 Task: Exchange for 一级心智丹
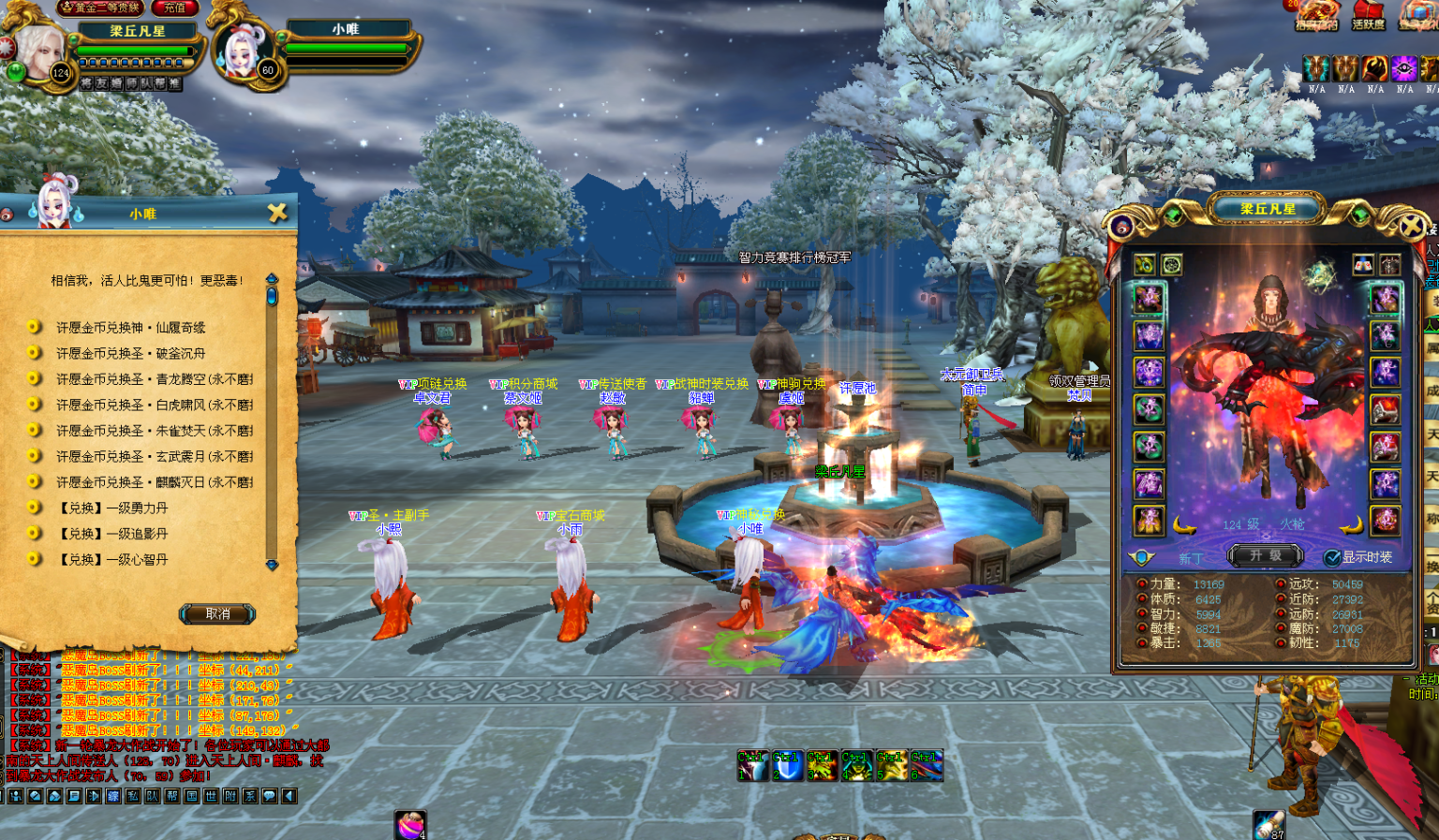[x=113, y=559]
